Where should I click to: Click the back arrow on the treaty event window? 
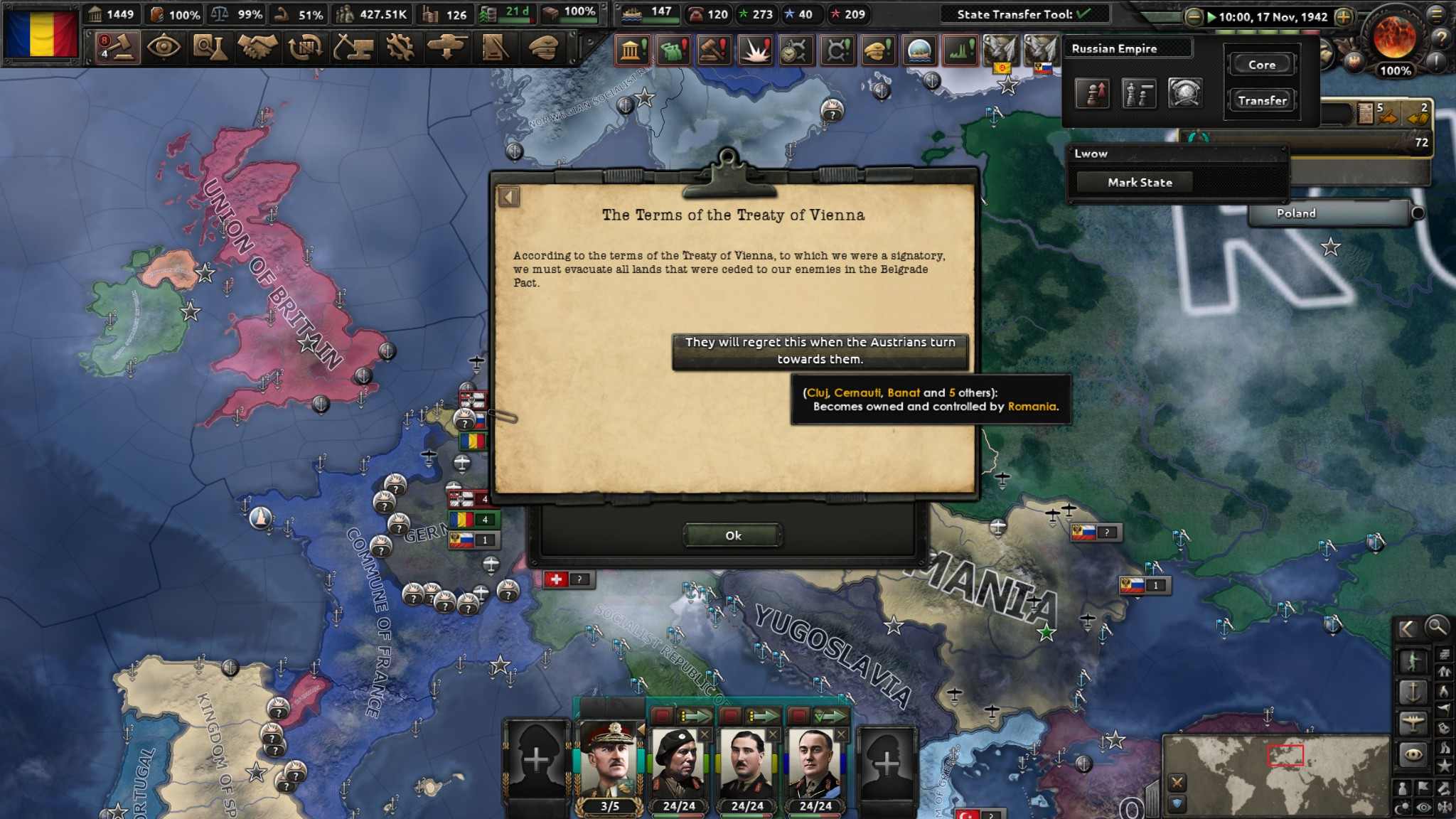tap(509, 196)
